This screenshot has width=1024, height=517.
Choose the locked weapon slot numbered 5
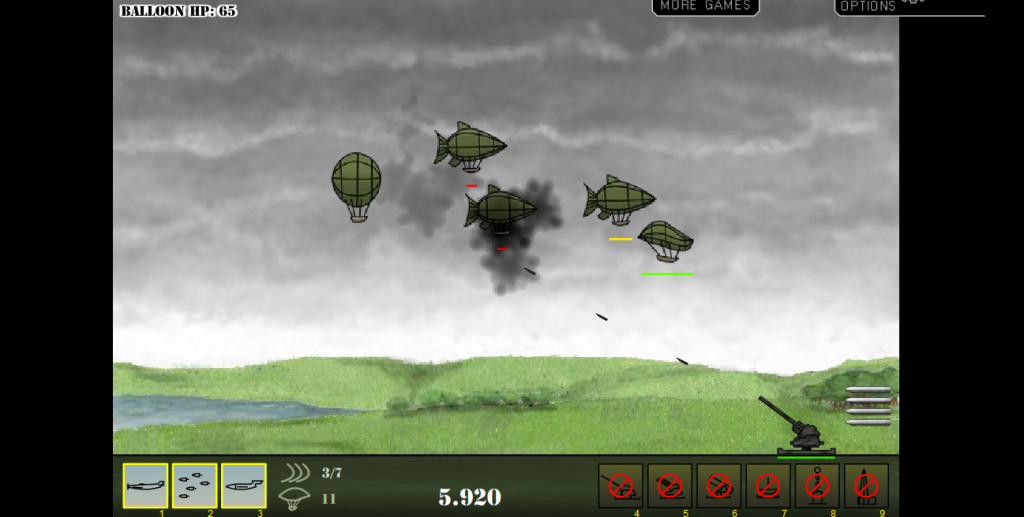[669, 485]
